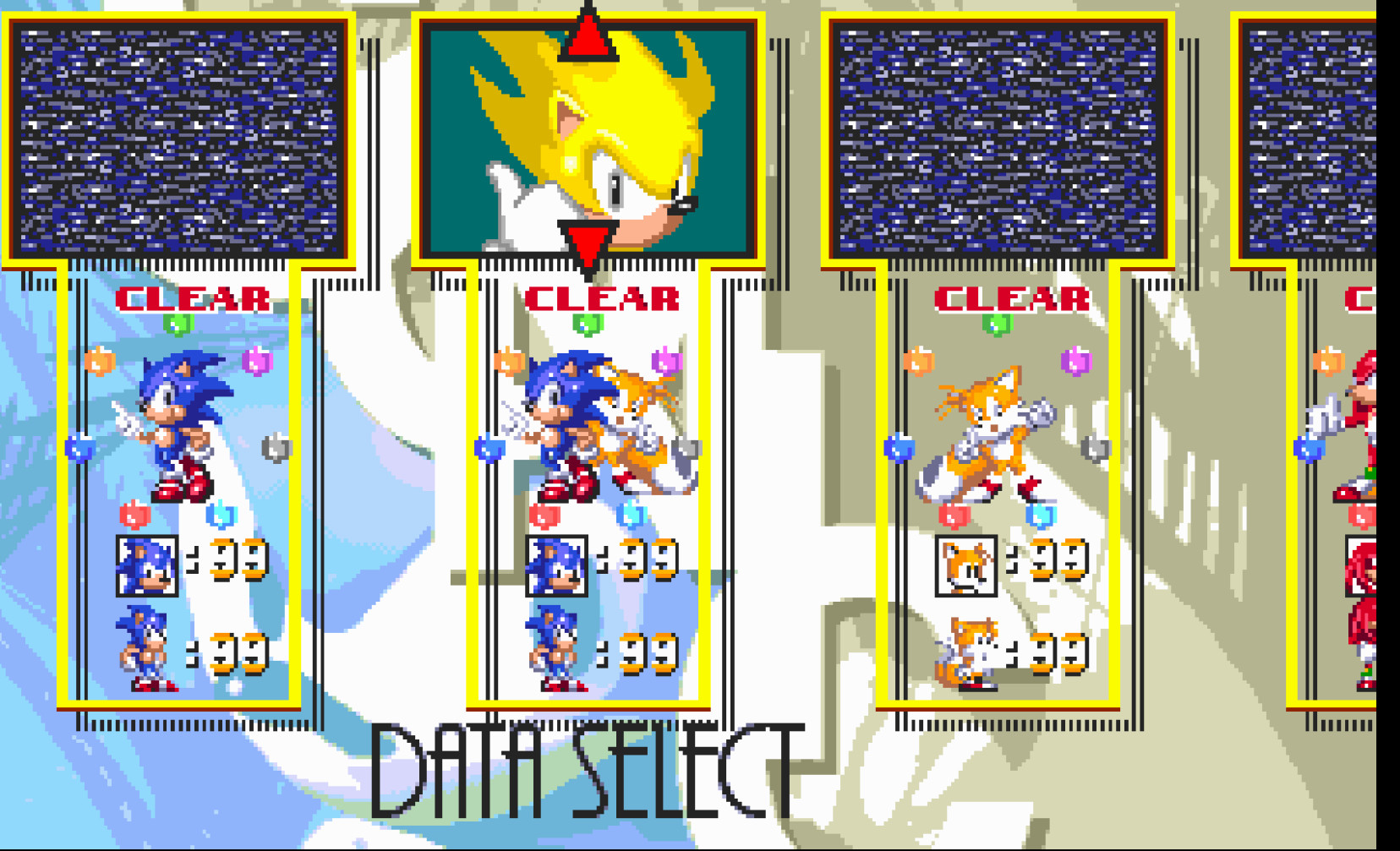Click the CLEAR label on Tails' file
This screenshot has height=851, width=1400.
coord(1012,297)
